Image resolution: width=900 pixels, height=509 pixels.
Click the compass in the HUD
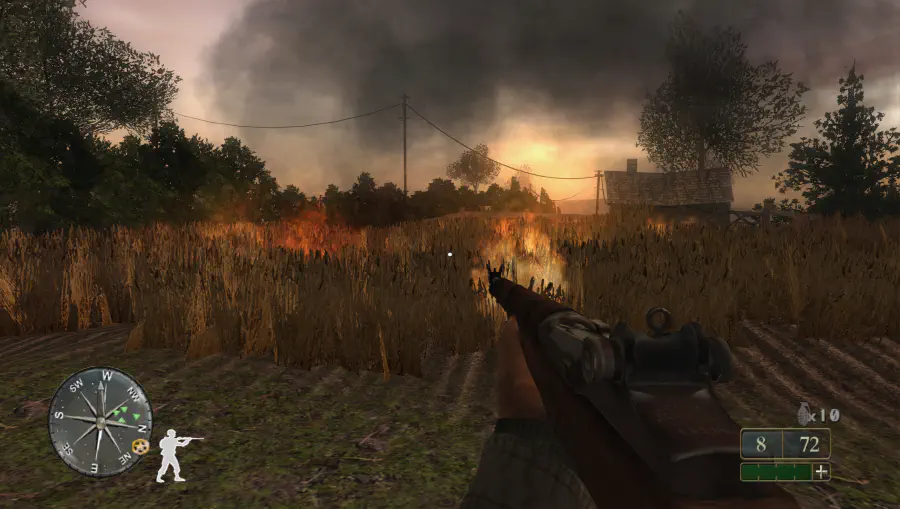(100, 421)
